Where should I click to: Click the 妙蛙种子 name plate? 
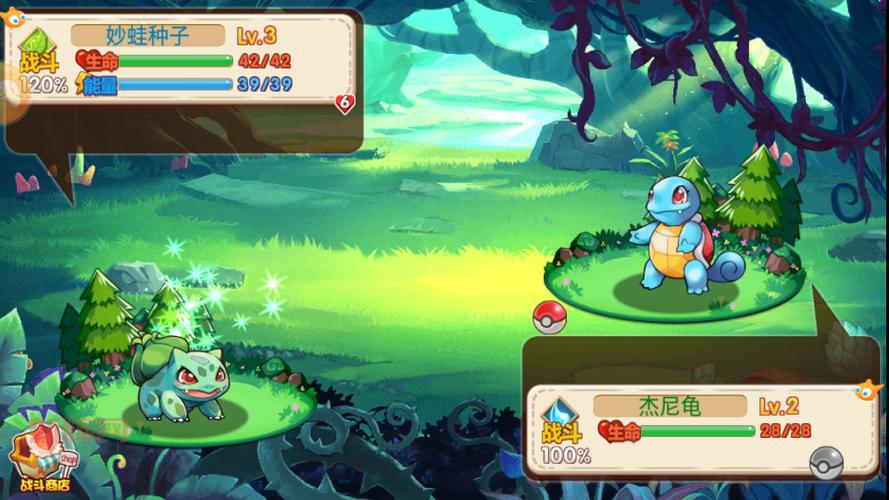pos(147,36)
